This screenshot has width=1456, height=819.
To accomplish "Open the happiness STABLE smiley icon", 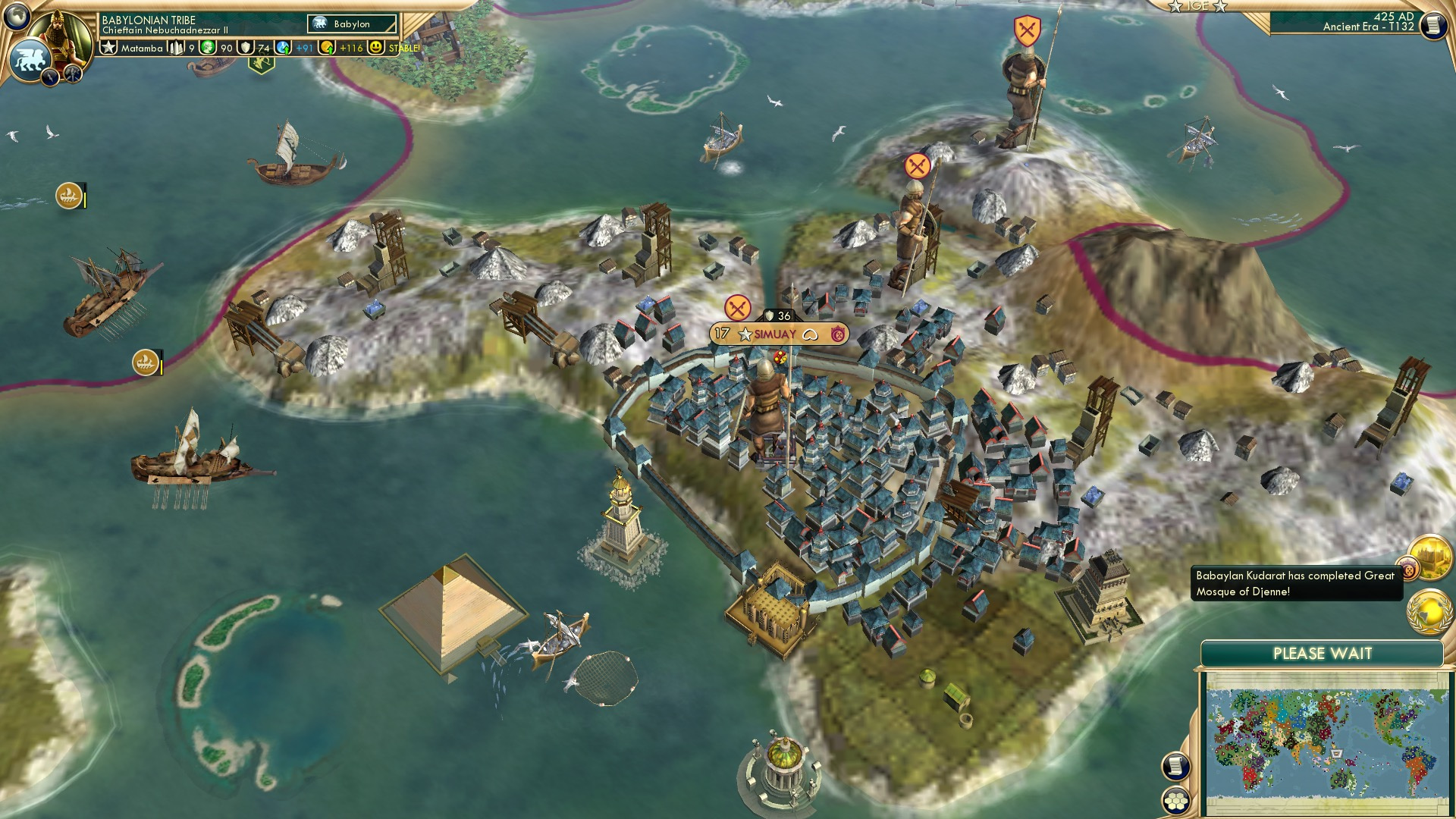I will coord(376,47).
